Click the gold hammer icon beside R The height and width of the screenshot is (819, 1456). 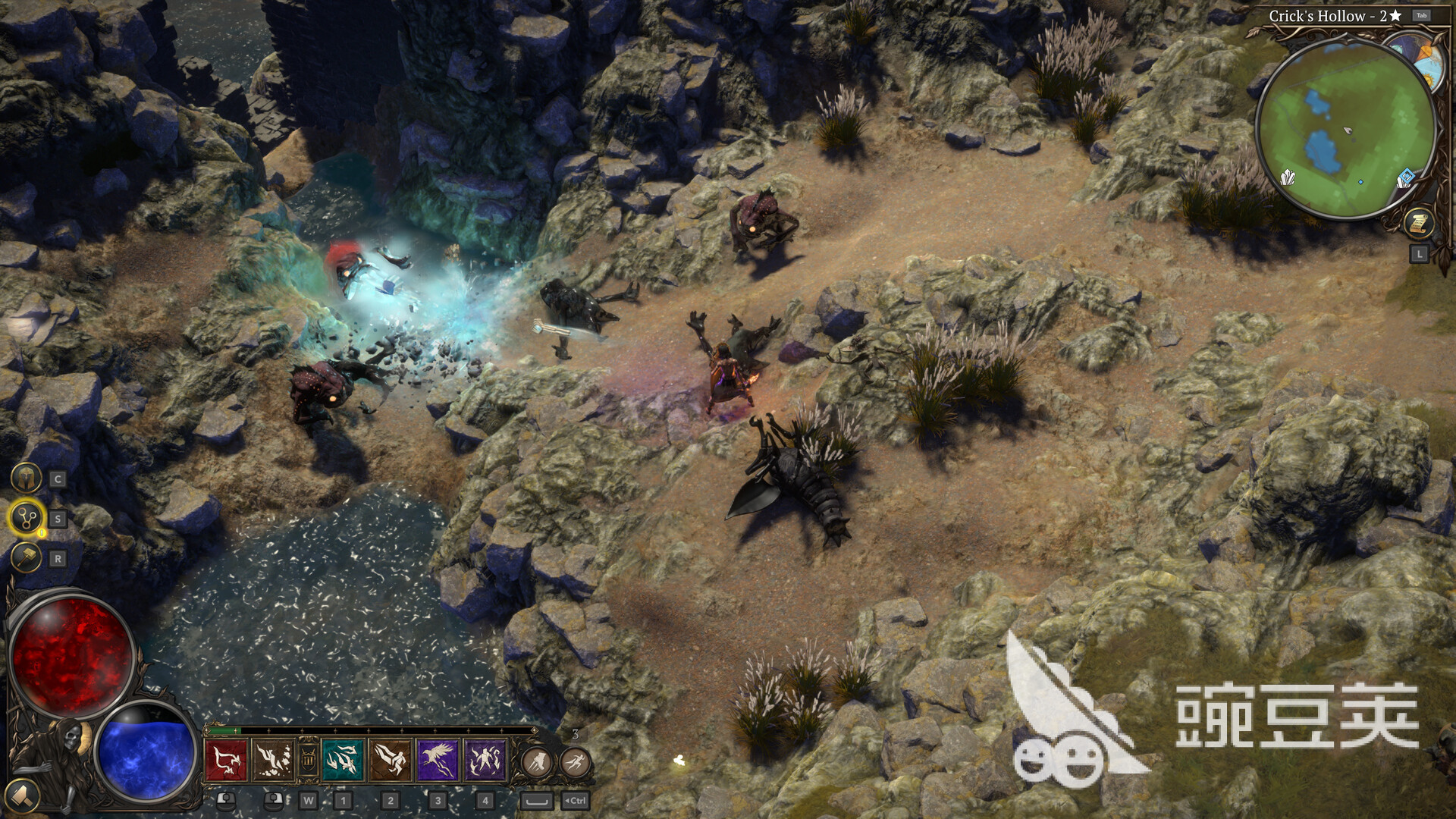pos(26,559)
